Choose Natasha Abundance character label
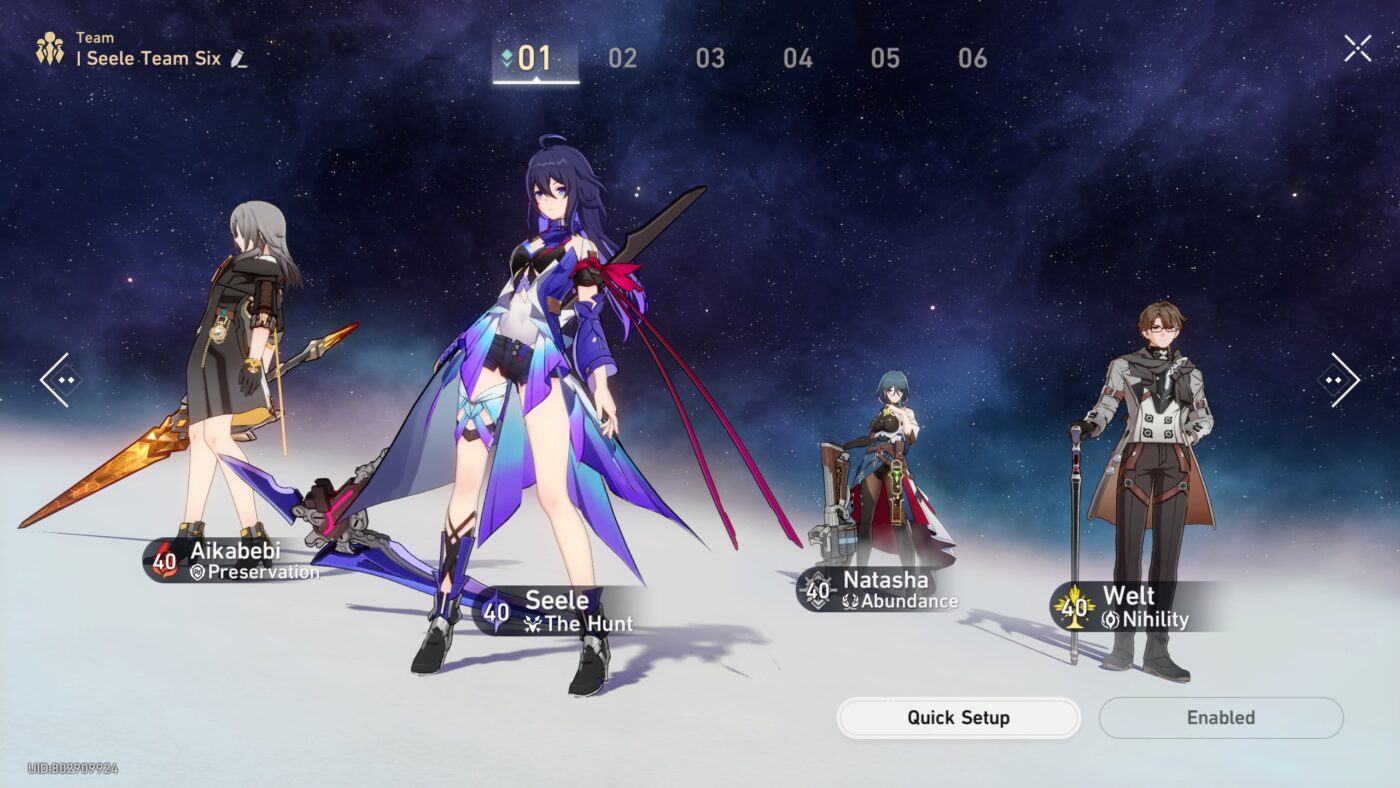The height and width of the screenshot is (788, 1400). pyautogui.click(x=878, y=590)
